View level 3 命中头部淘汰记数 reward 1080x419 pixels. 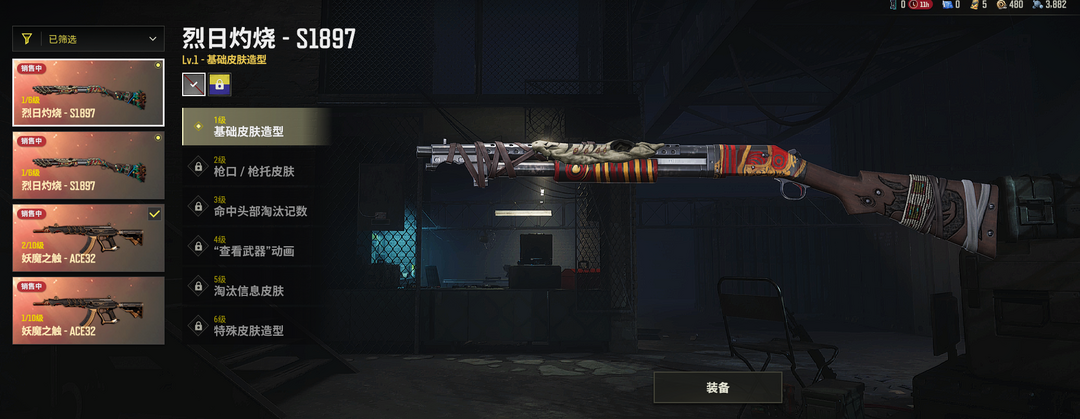[x=256, y=206]
